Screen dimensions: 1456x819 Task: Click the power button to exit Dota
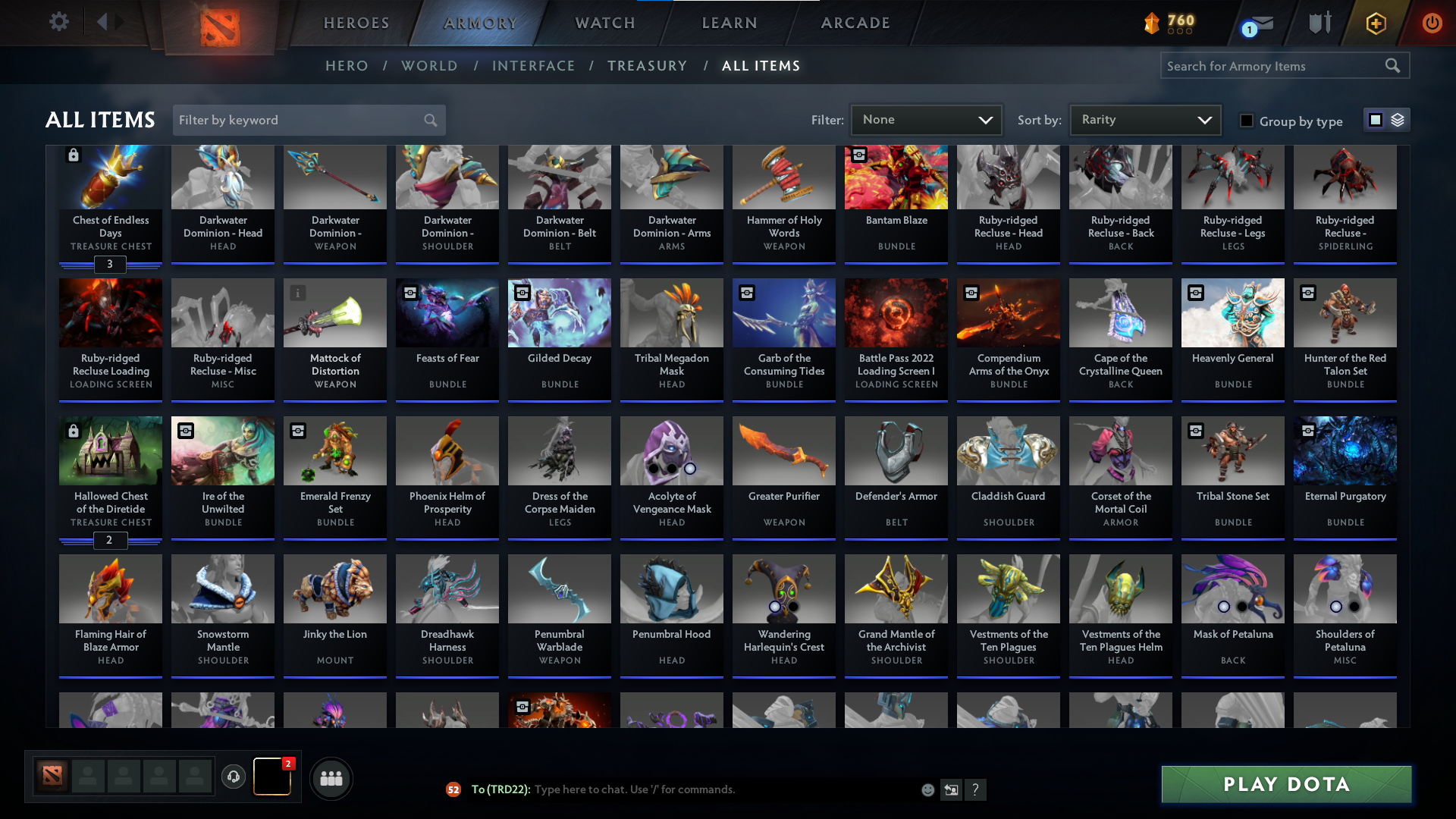(x=1432, y=23)
